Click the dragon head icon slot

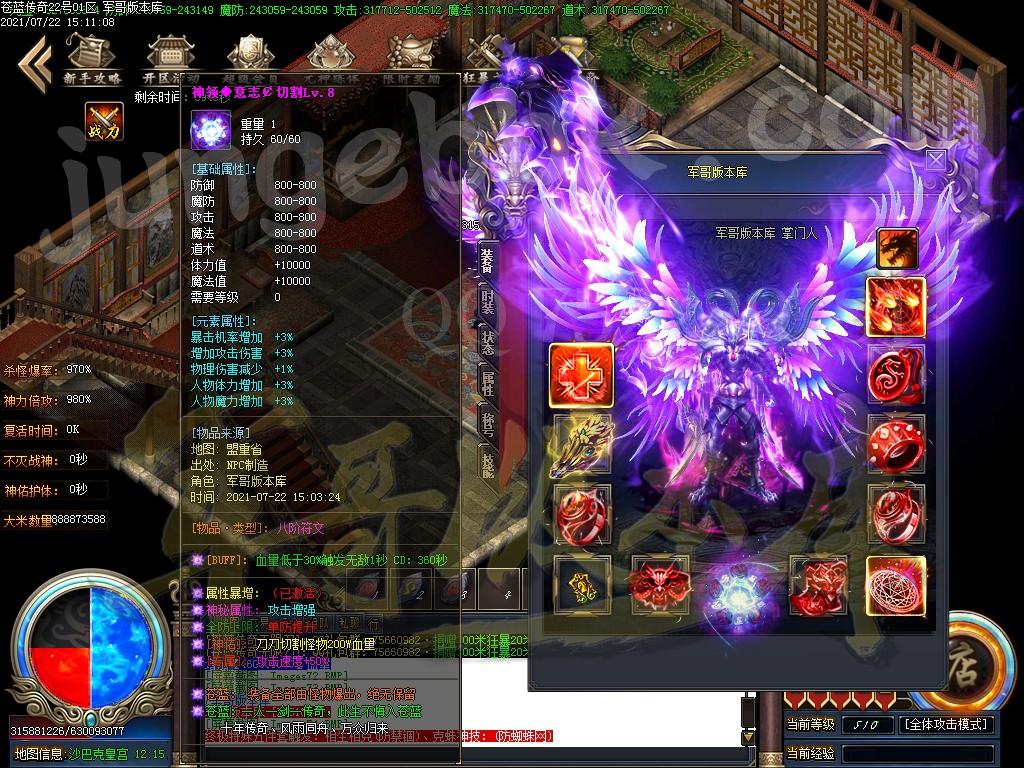click(897, 249)
